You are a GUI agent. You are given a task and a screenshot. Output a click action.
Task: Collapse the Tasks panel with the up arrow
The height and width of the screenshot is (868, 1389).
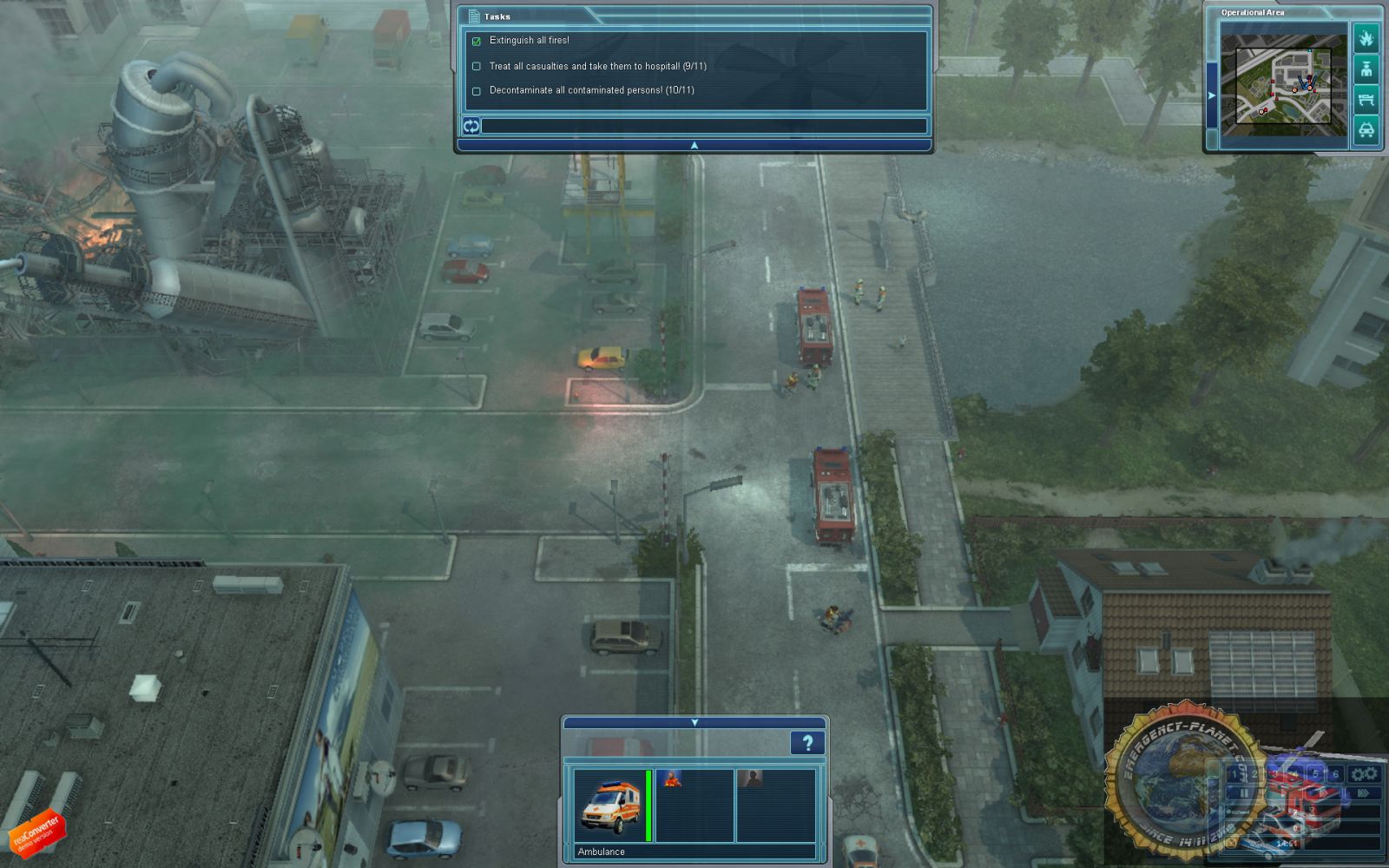point(694,146)
